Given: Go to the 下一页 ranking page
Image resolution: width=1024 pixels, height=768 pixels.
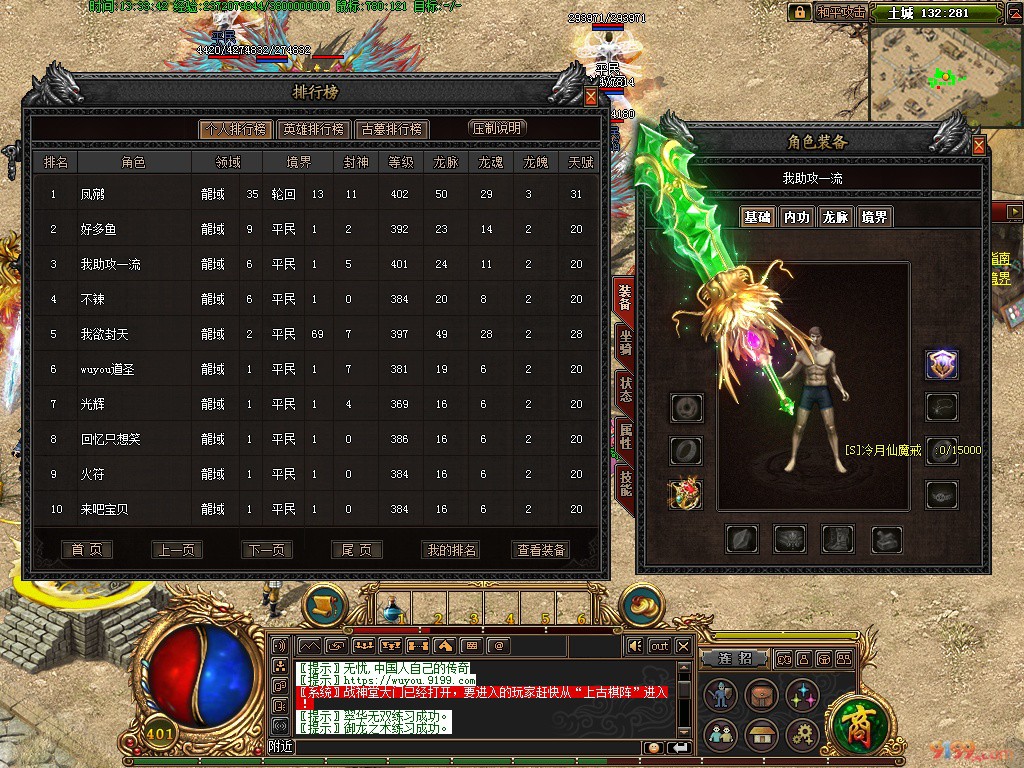Looking at the screenshot, I should click(266, 550).
